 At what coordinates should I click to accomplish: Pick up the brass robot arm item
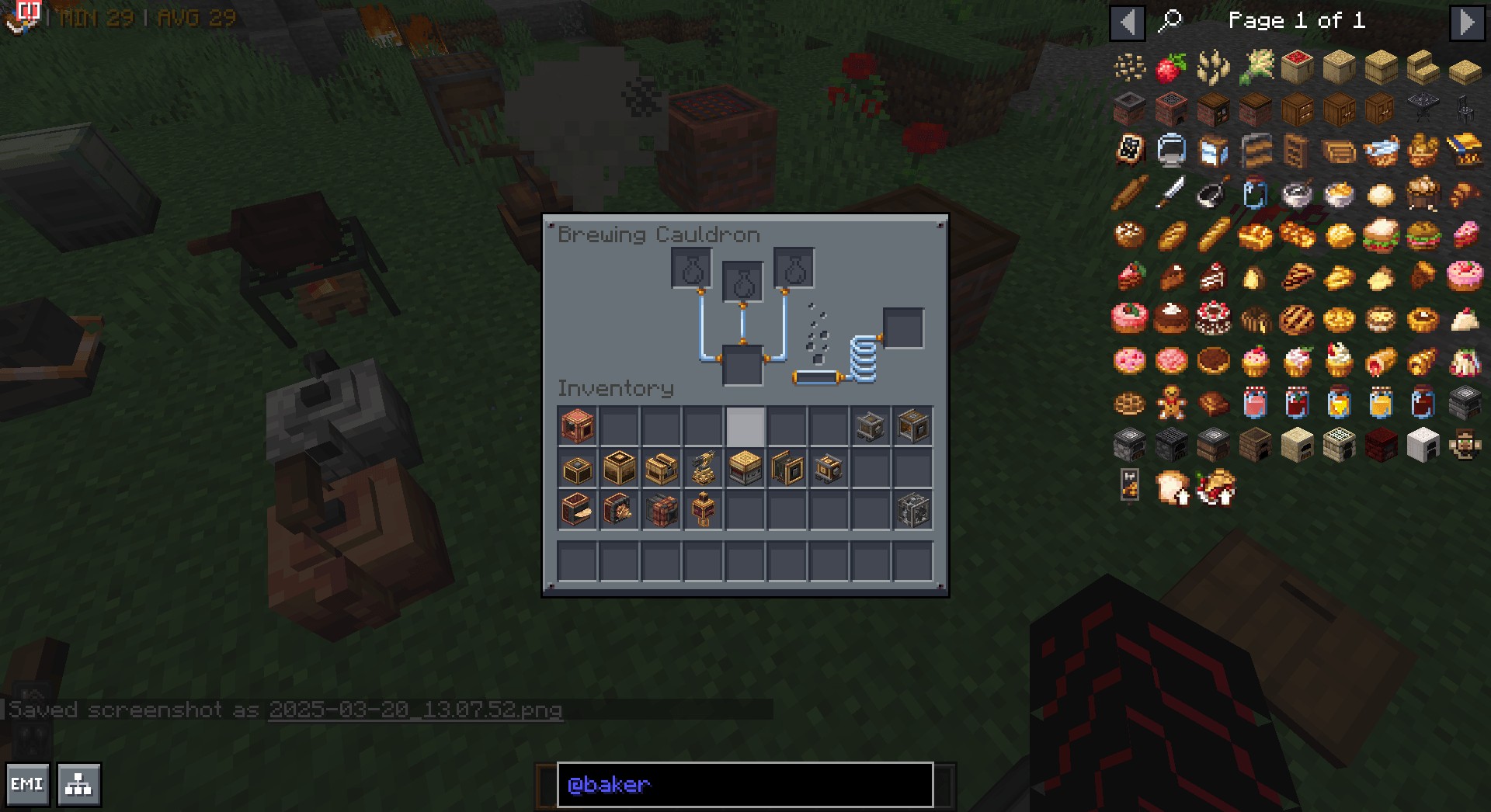[x=703, y=468]
